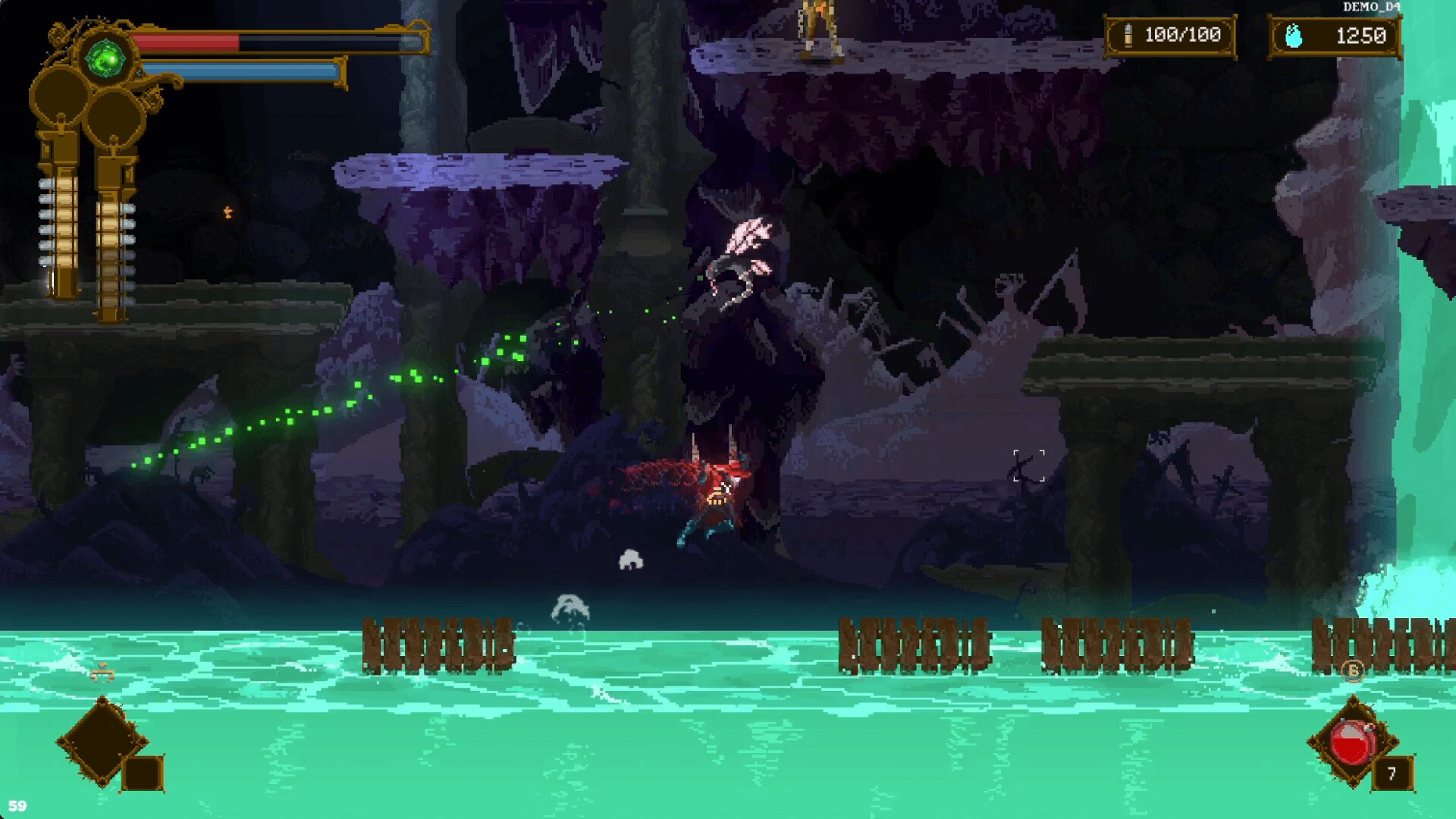Select the empty diamond-shaped ability slot

(102, 741)
